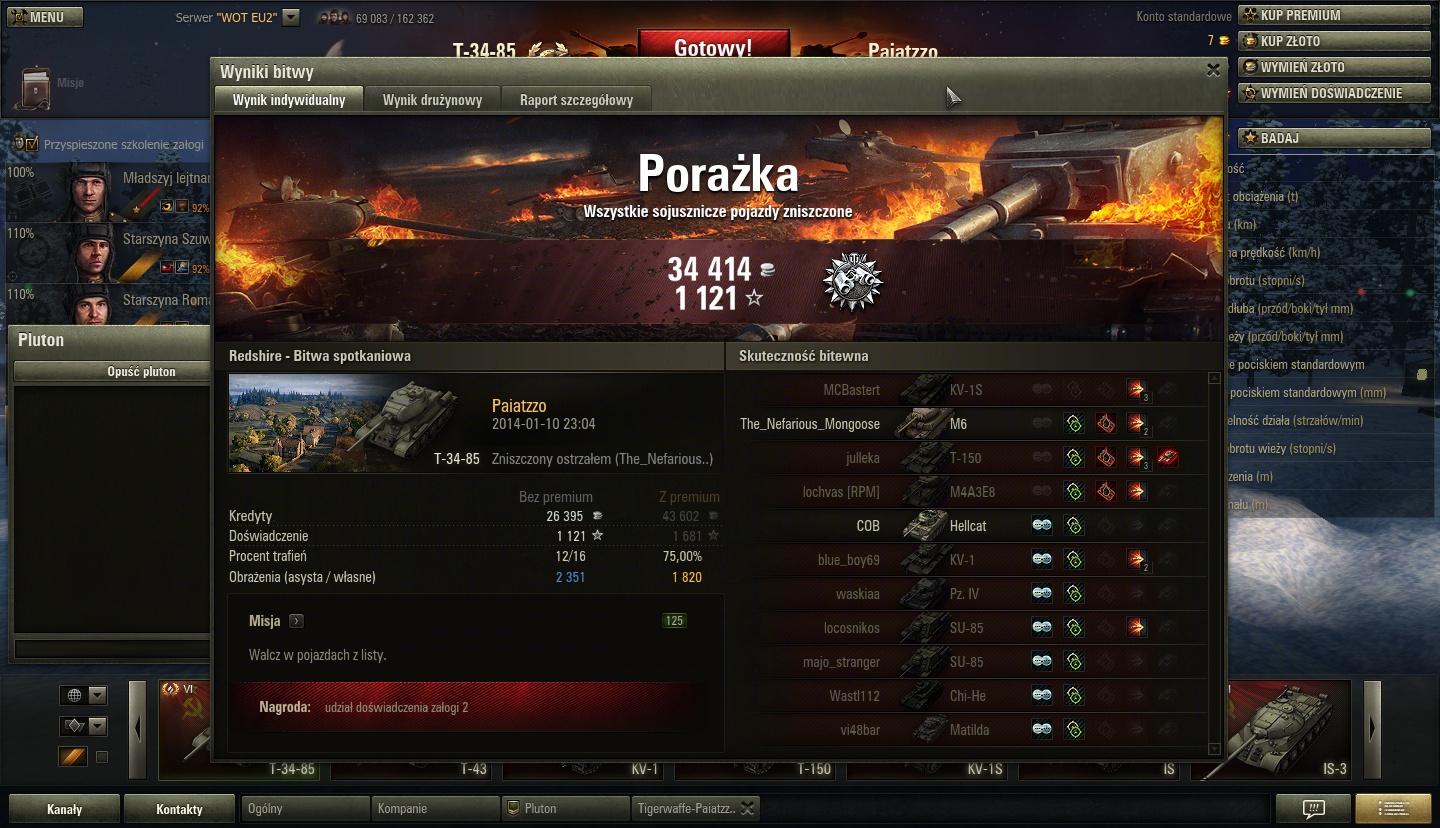Close the battle results window
1440x828 pixels.
(1213, 70)
